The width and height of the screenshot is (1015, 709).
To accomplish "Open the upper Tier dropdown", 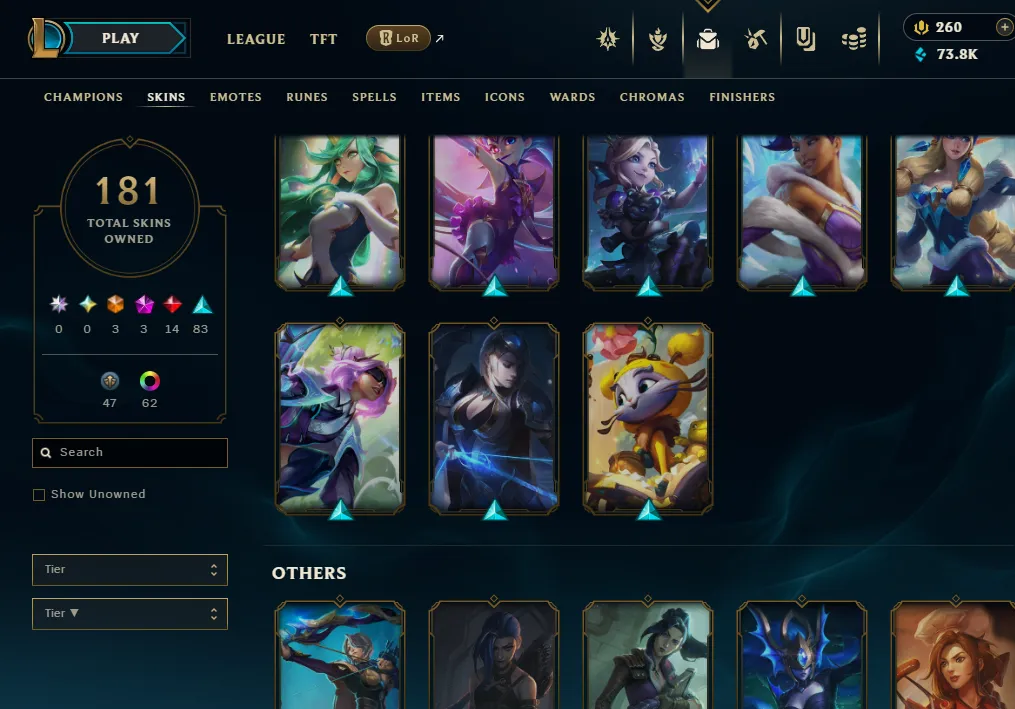I will (130, 570).
